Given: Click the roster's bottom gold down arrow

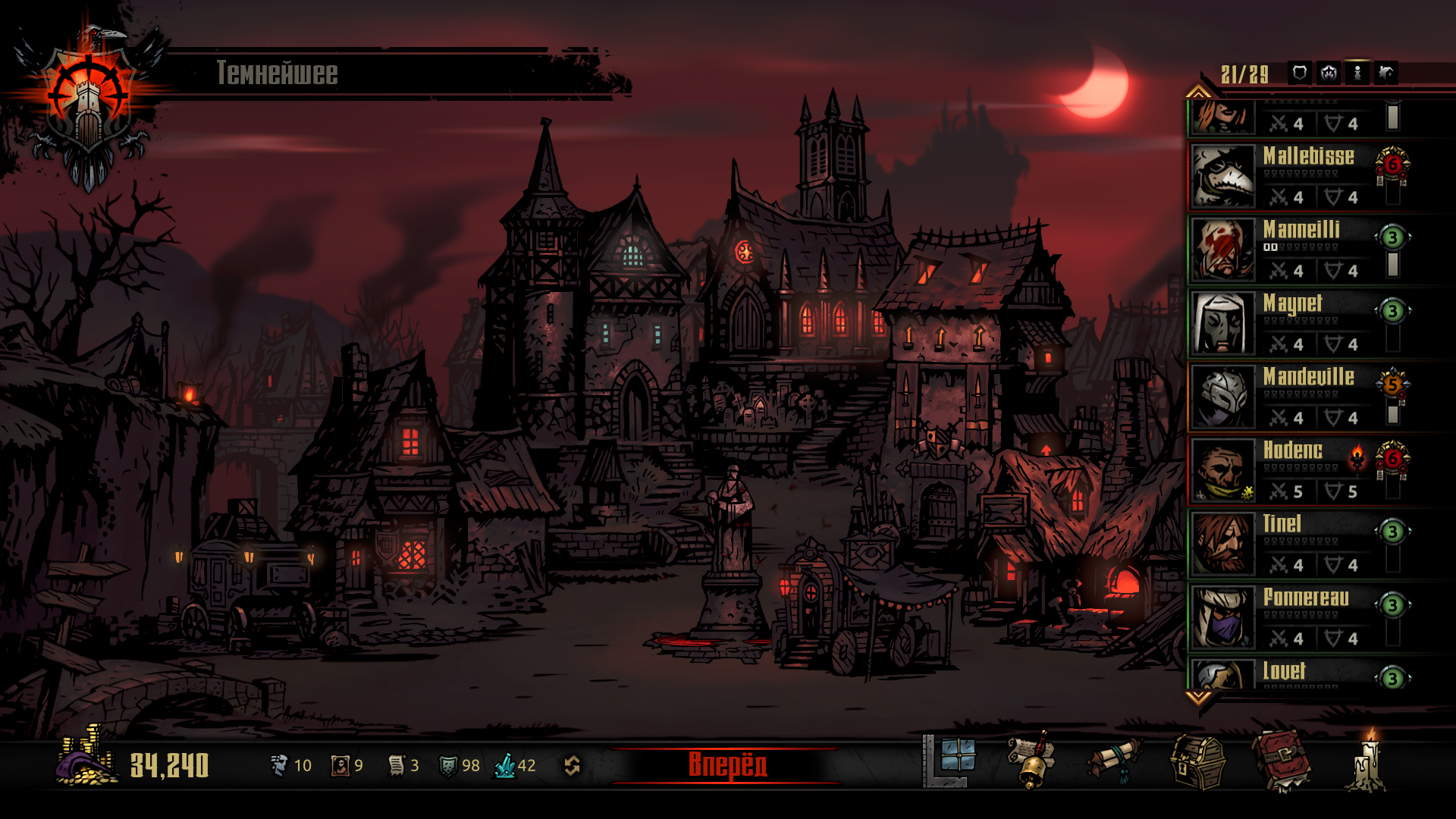Looking at the screenshot, I should tap(1198, 697).
